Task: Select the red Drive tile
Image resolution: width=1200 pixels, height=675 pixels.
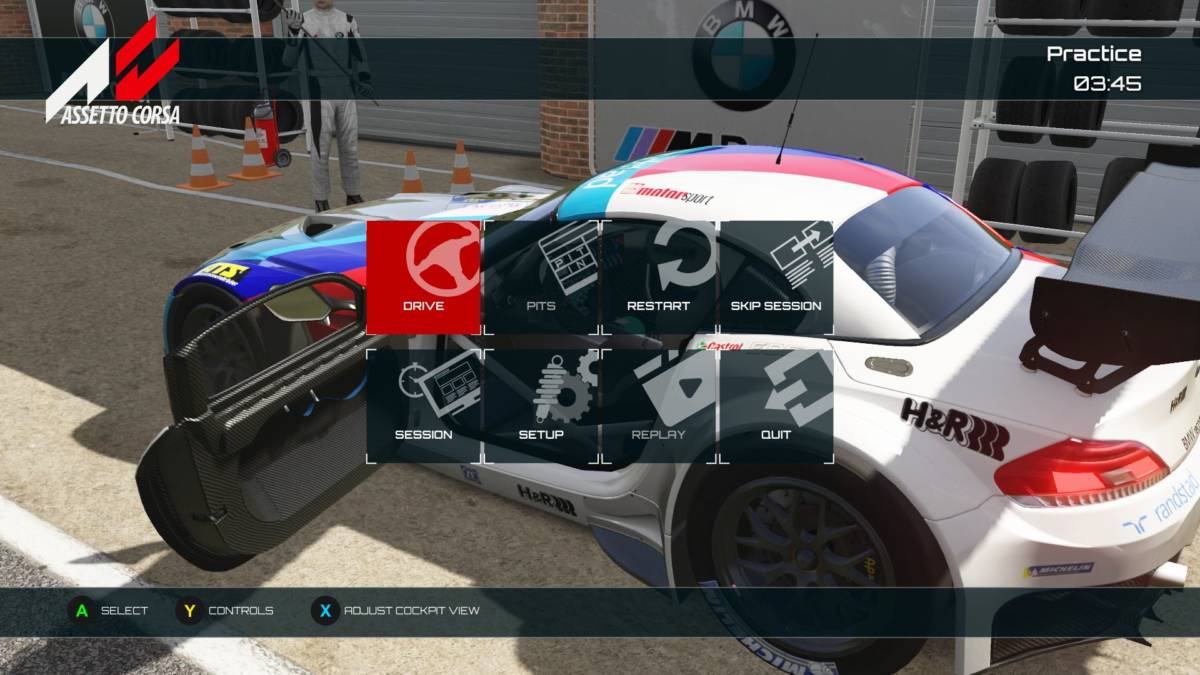Action: 424,277
